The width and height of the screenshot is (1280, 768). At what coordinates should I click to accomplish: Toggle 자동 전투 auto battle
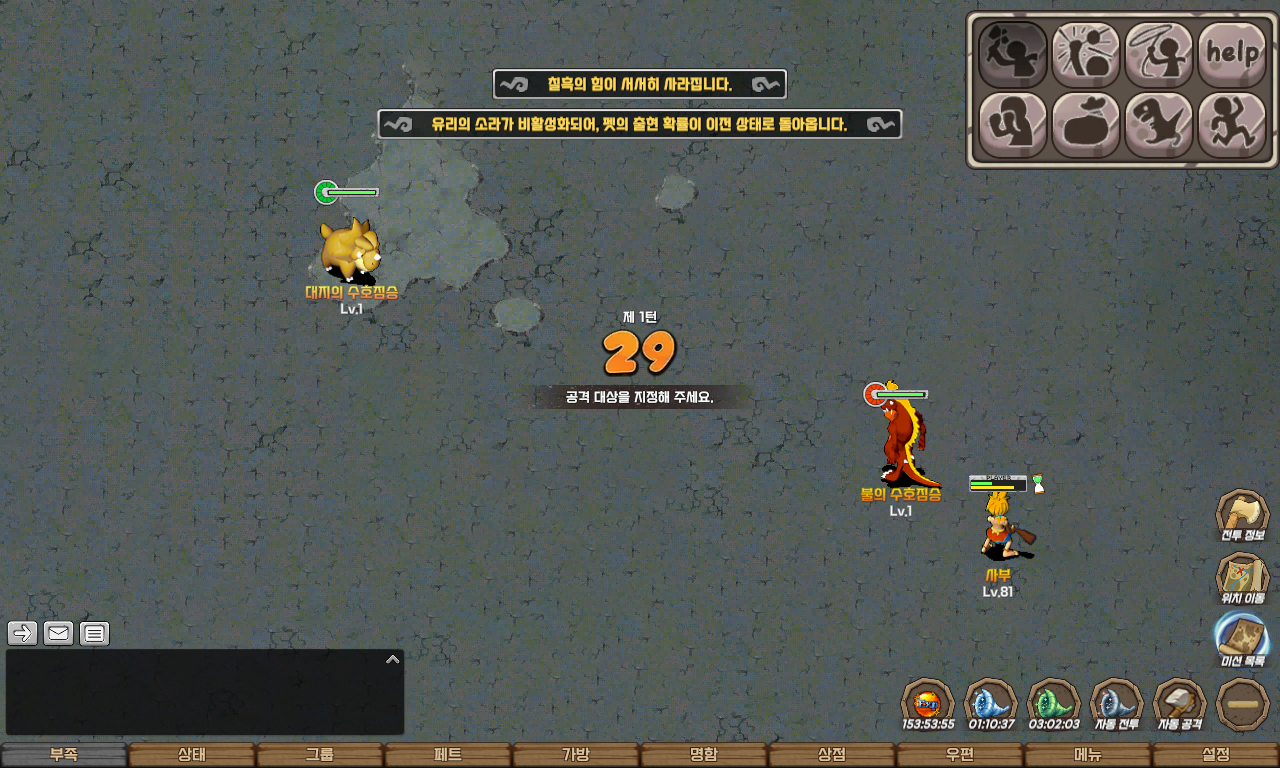[1117, 705]
